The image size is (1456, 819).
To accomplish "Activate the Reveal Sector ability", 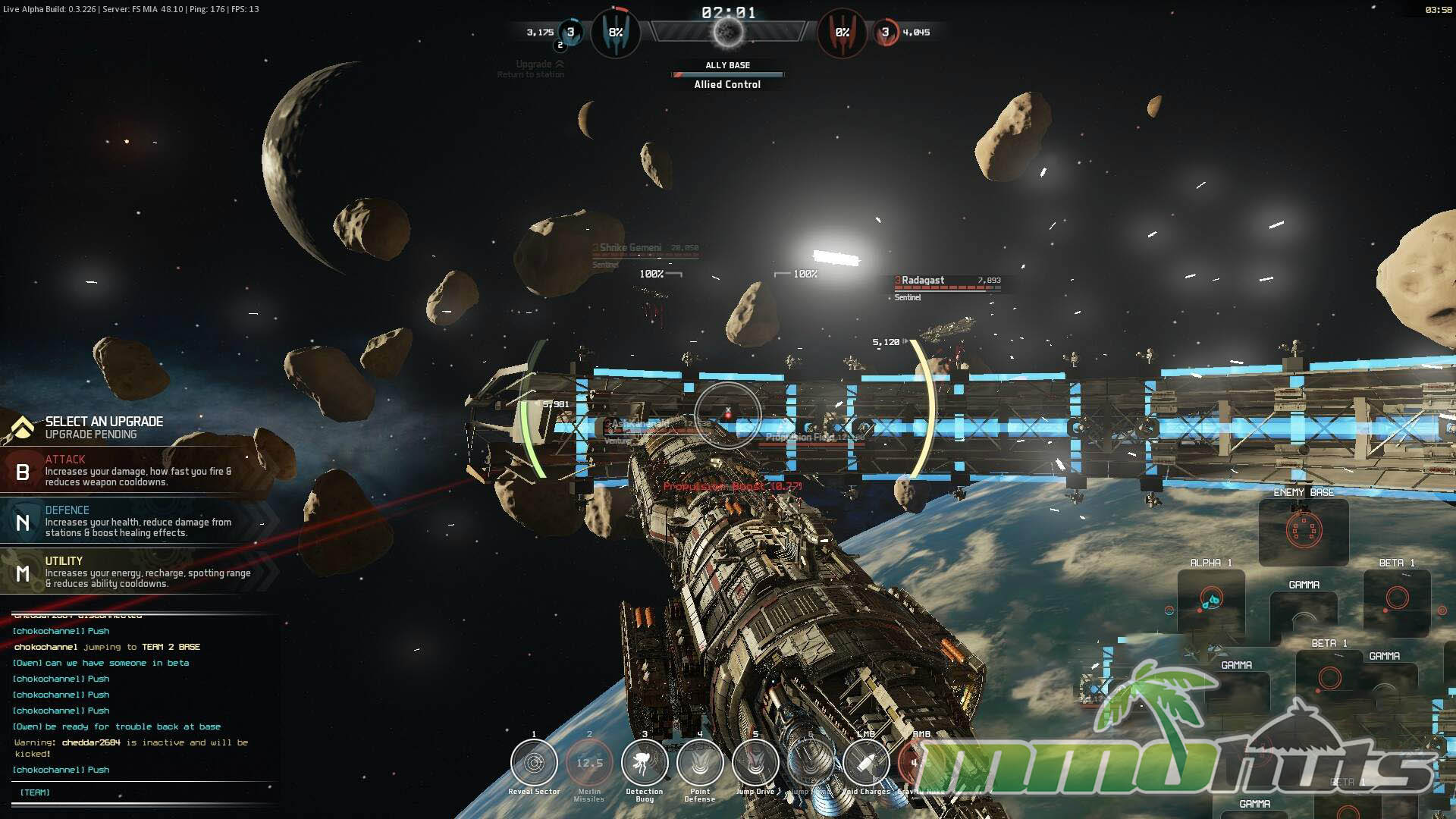I will [534, 763].
